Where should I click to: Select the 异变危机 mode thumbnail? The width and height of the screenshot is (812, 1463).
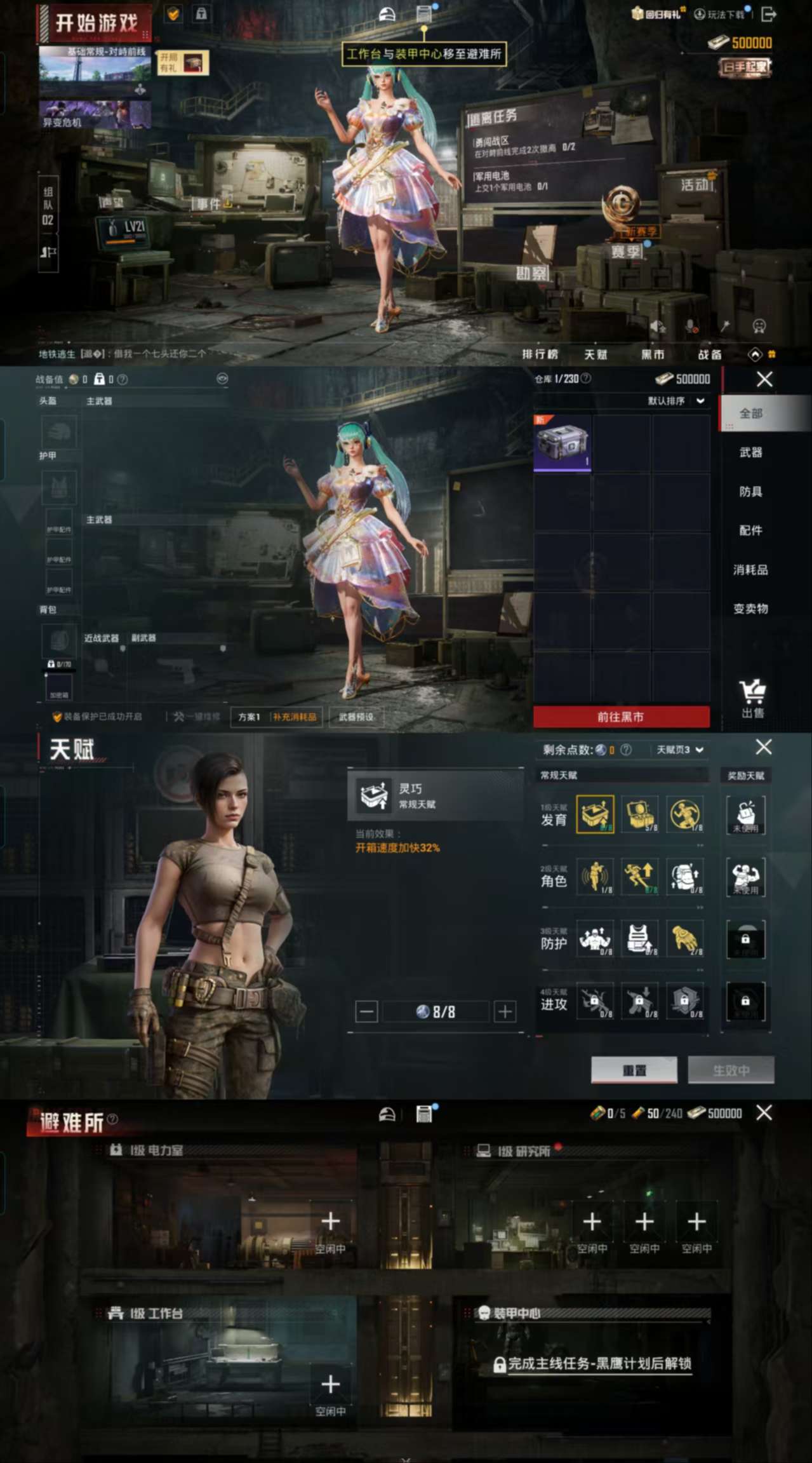coord(95,114)
